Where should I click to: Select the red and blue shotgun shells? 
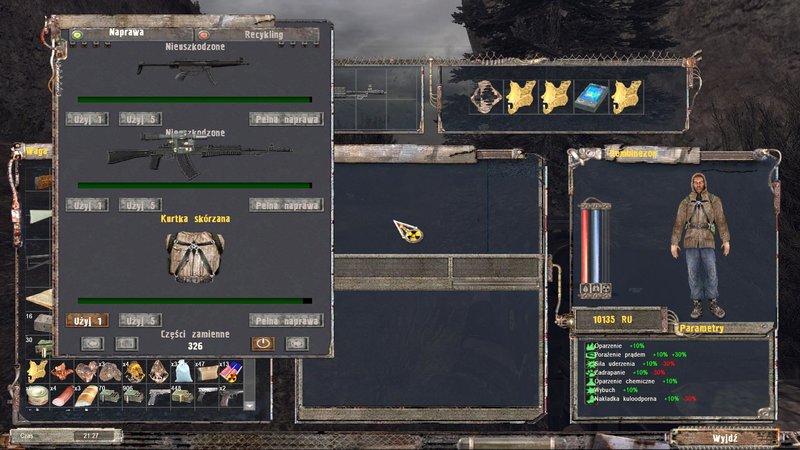tap(233, 372)
